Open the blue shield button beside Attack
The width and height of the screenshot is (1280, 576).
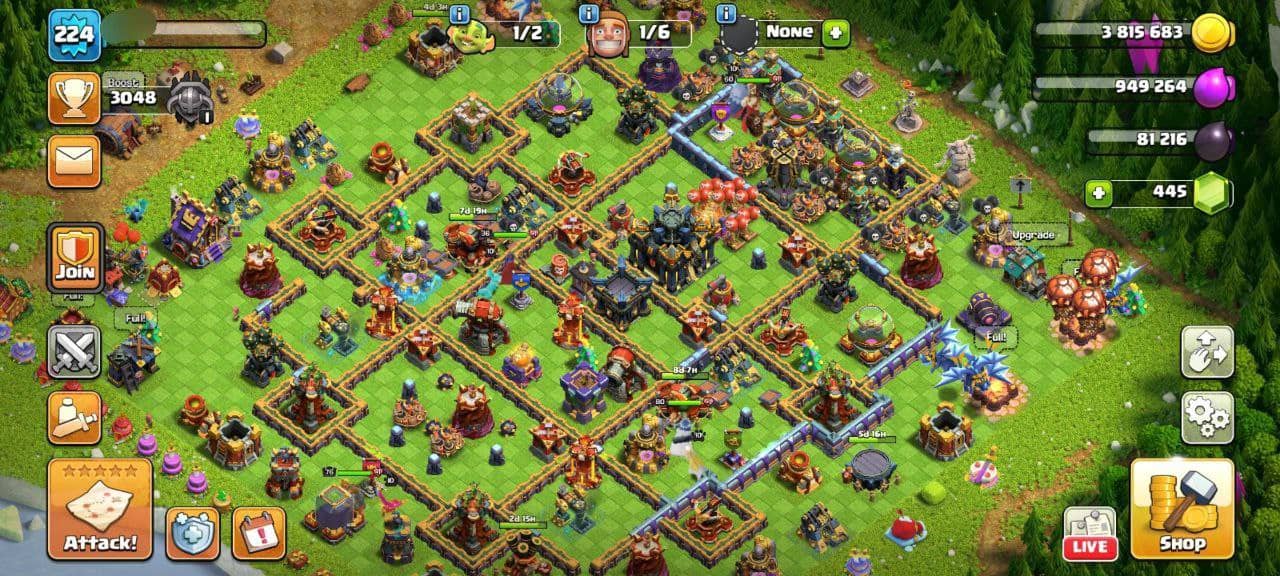click(x=193, y=534)
